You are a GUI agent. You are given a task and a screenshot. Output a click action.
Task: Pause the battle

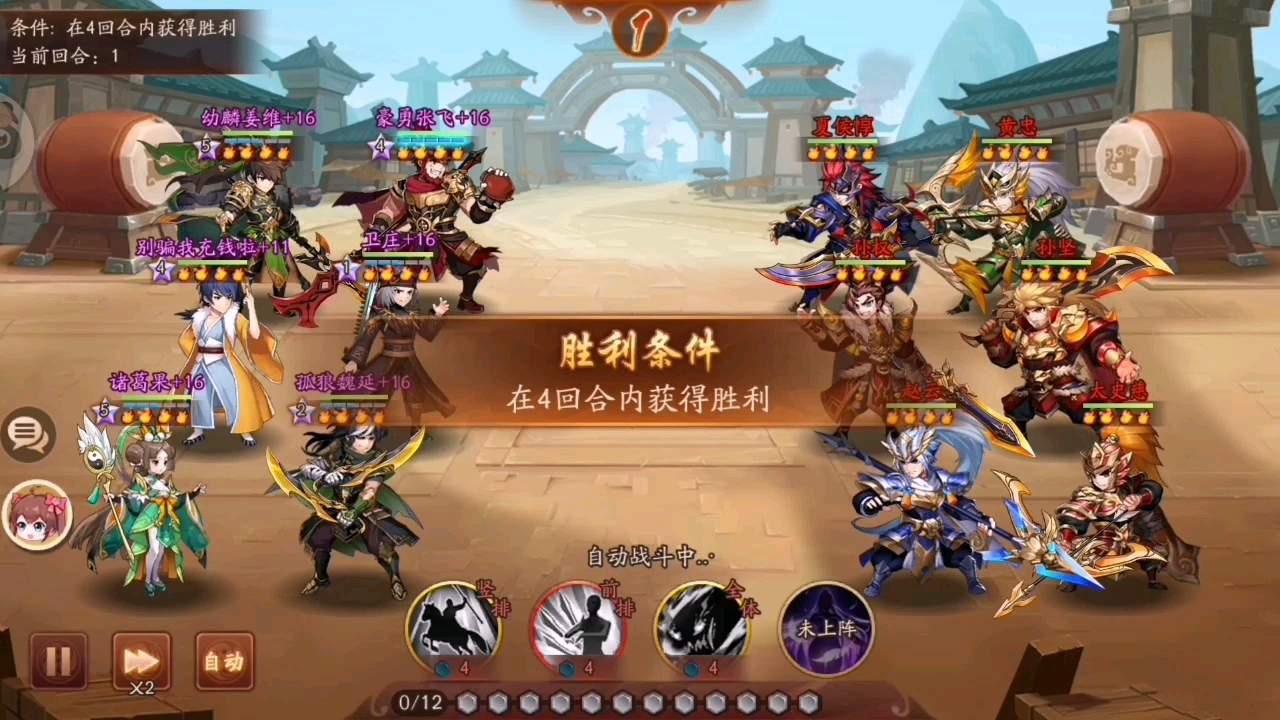point(57,660)
